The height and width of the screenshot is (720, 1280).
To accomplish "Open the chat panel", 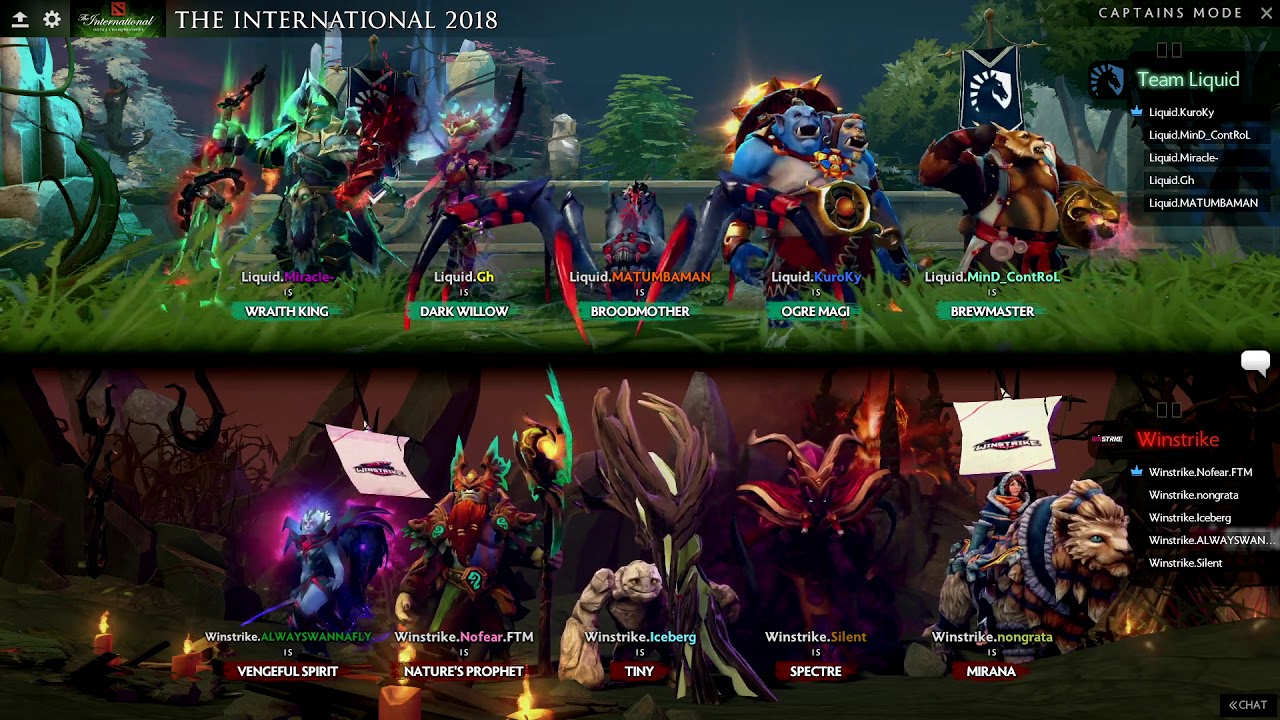I will [x=1248, y=705].
